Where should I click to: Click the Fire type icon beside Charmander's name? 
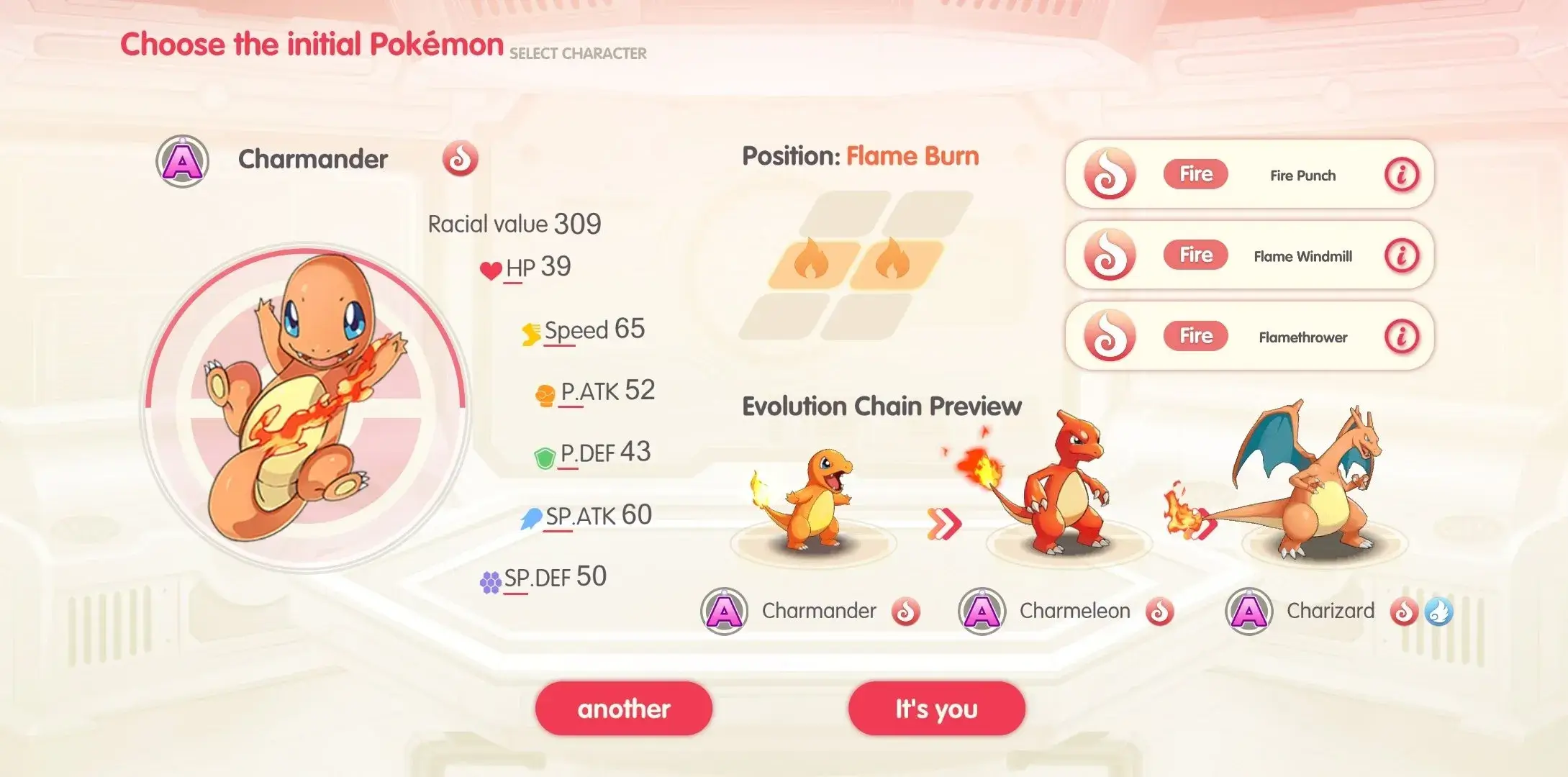click(461, 159)
